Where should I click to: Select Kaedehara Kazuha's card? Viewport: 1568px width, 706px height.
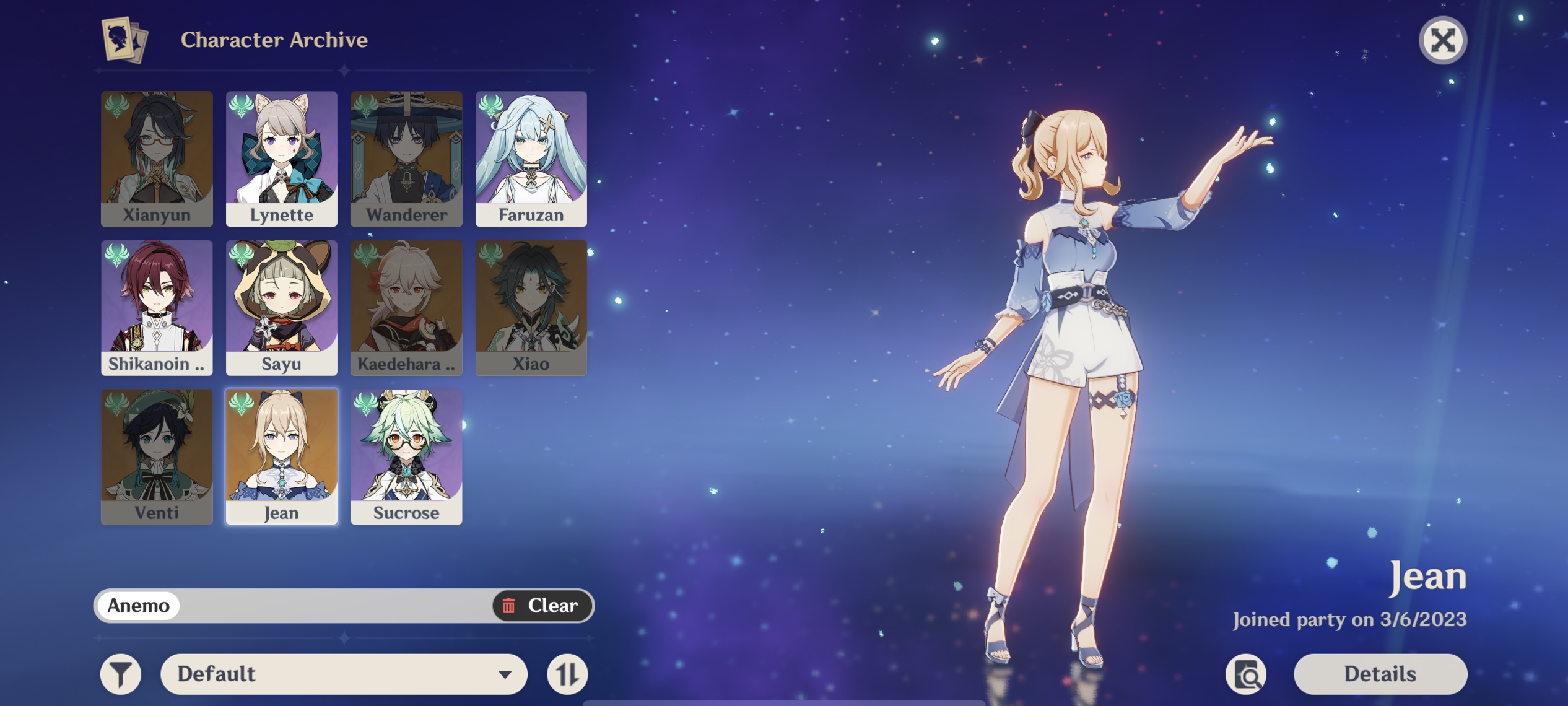406,307
